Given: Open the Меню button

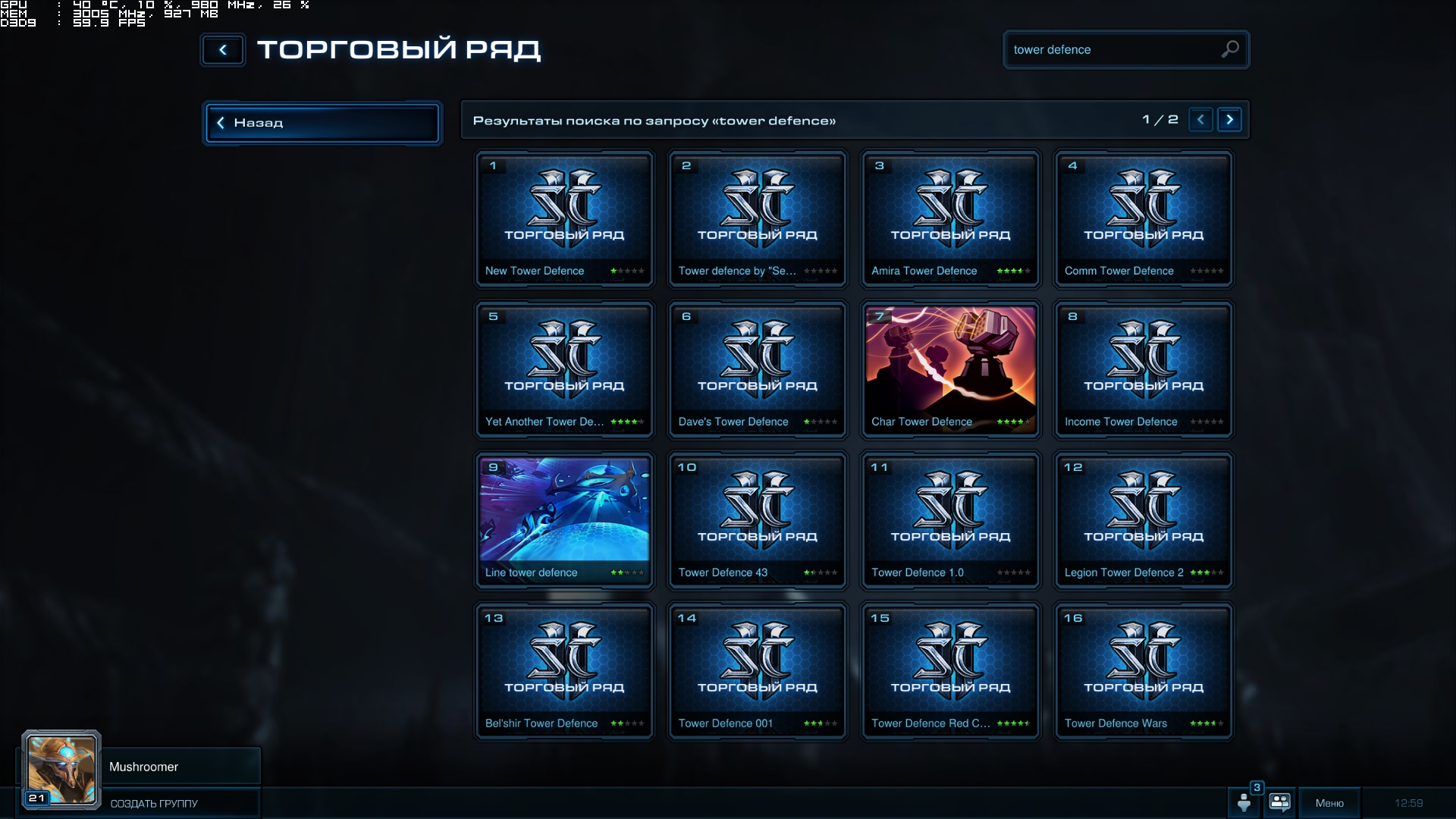Looking at the screenshot, I should tap(1329, 803).
